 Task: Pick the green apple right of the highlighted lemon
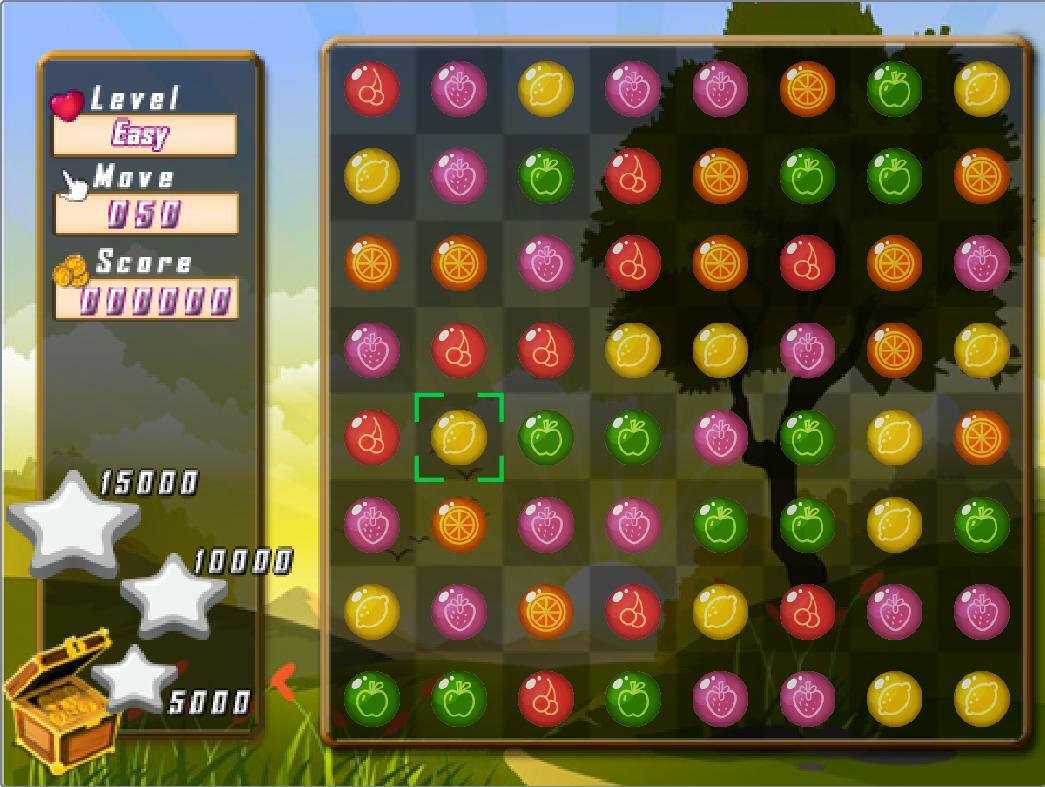tap(546, 437)
